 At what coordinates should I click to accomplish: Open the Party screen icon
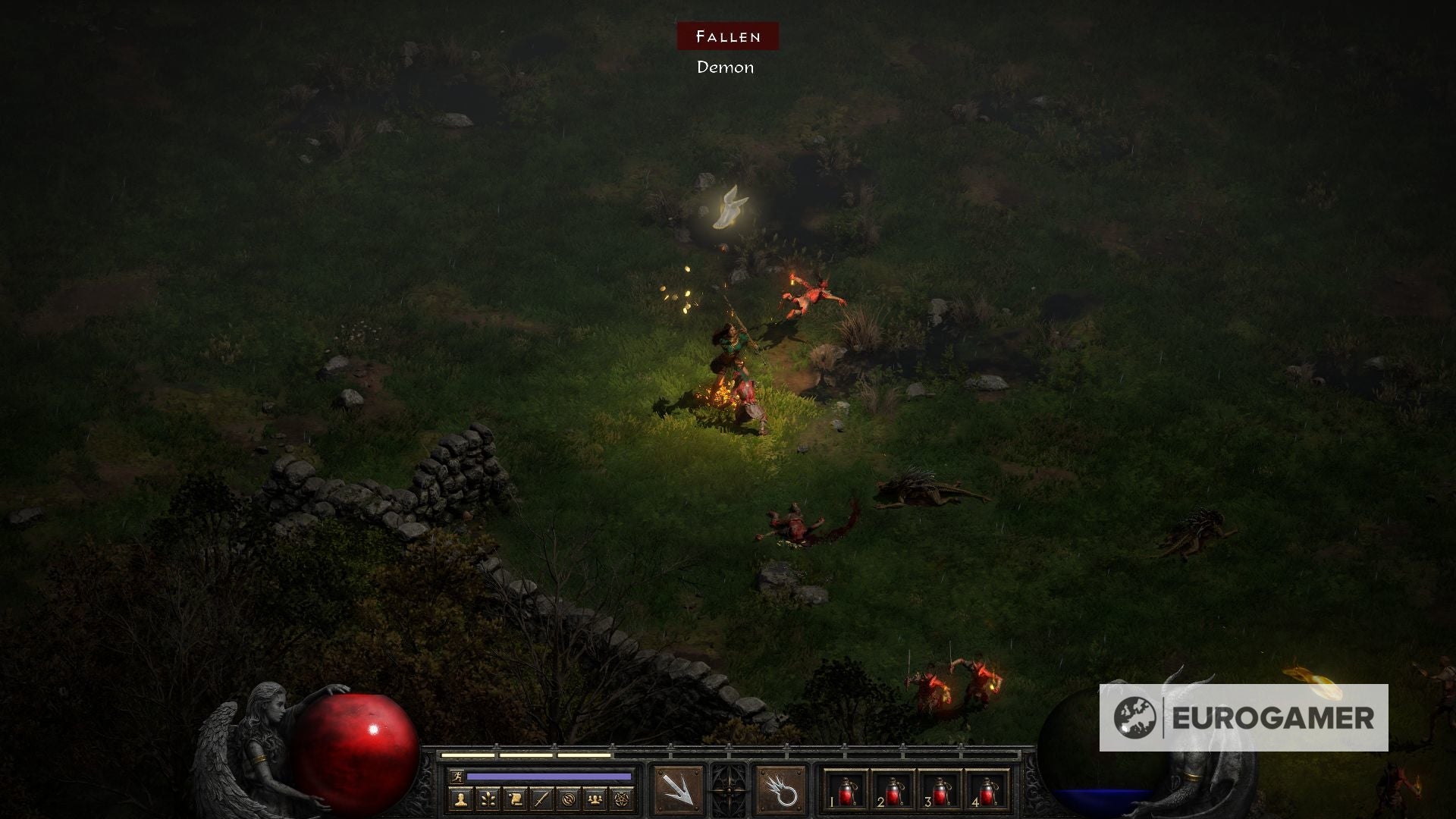coord(594,799)
